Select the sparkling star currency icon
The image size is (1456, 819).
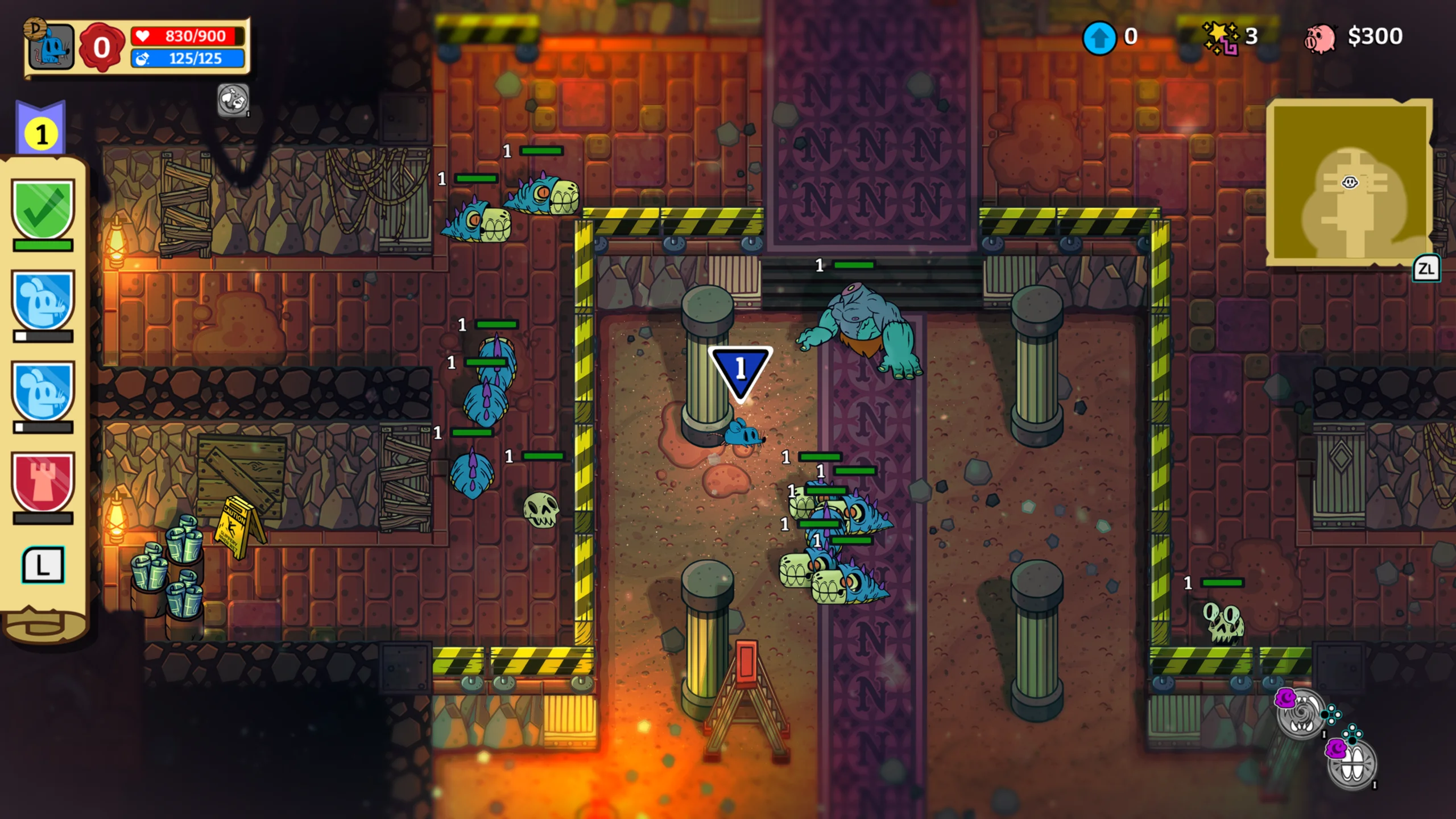click(1220, 38)
